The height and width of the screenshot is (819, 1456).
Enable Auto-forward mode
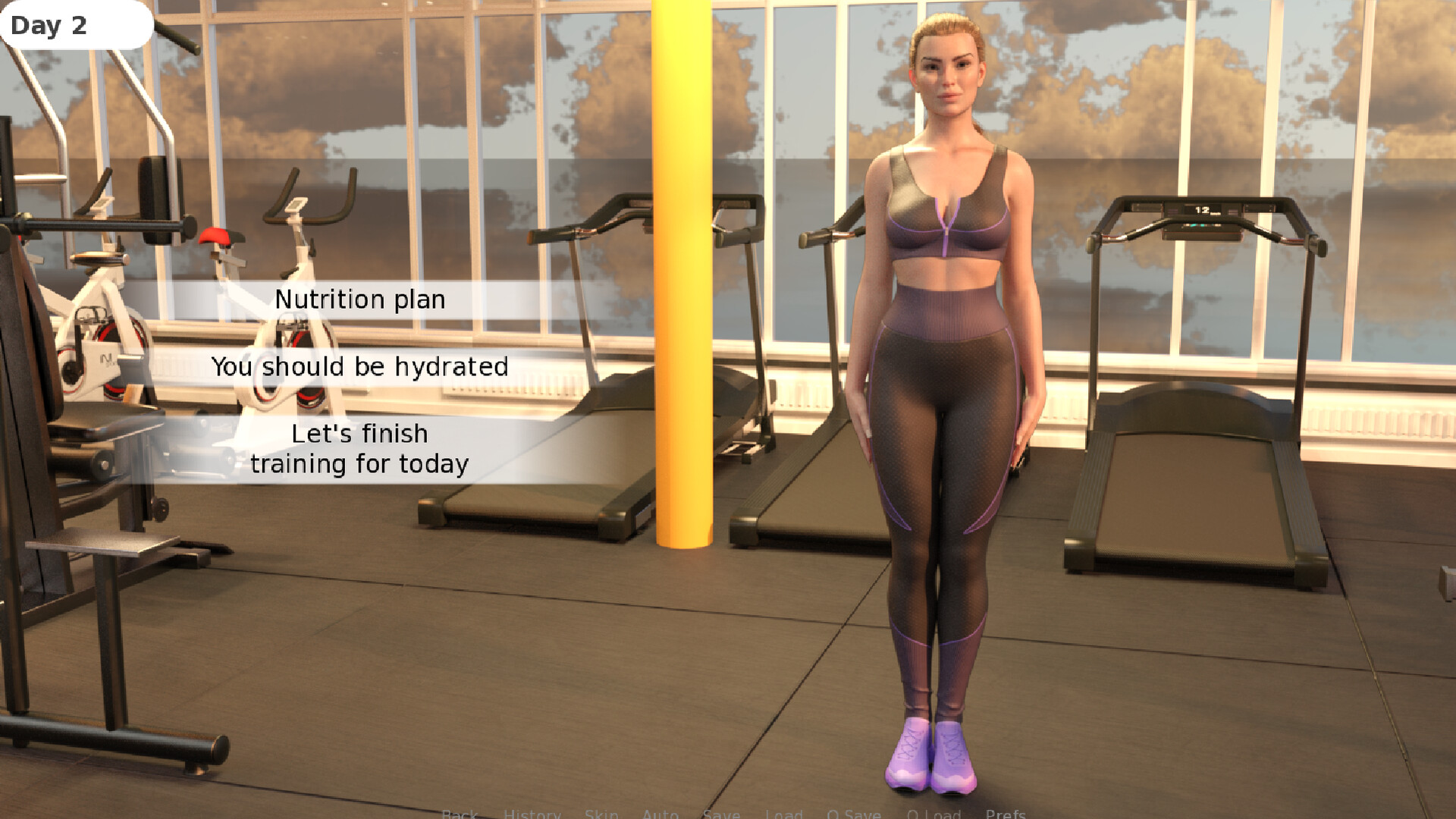pos(661,814)
